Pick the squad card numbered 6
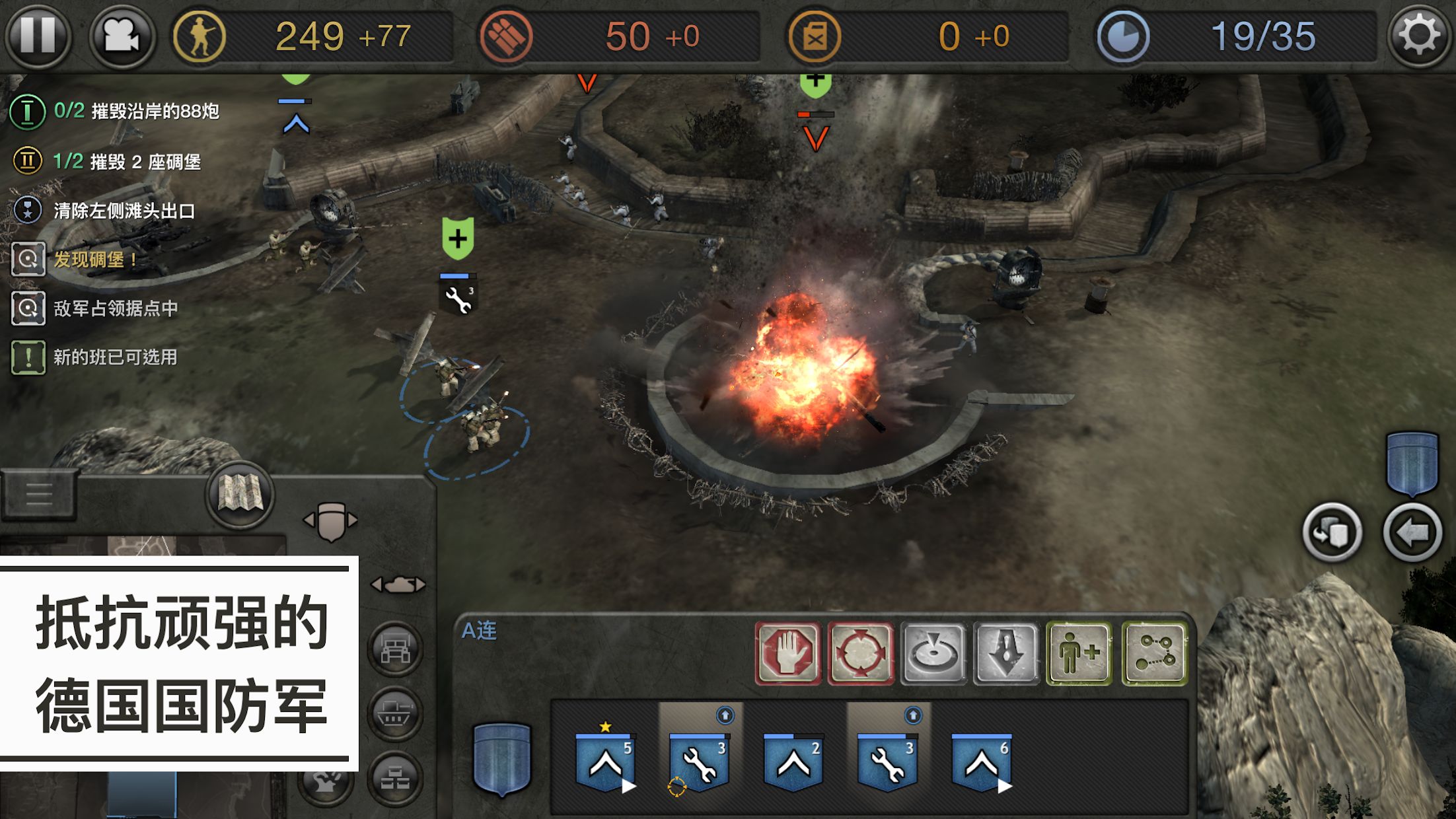 click(x=982, y=761)
